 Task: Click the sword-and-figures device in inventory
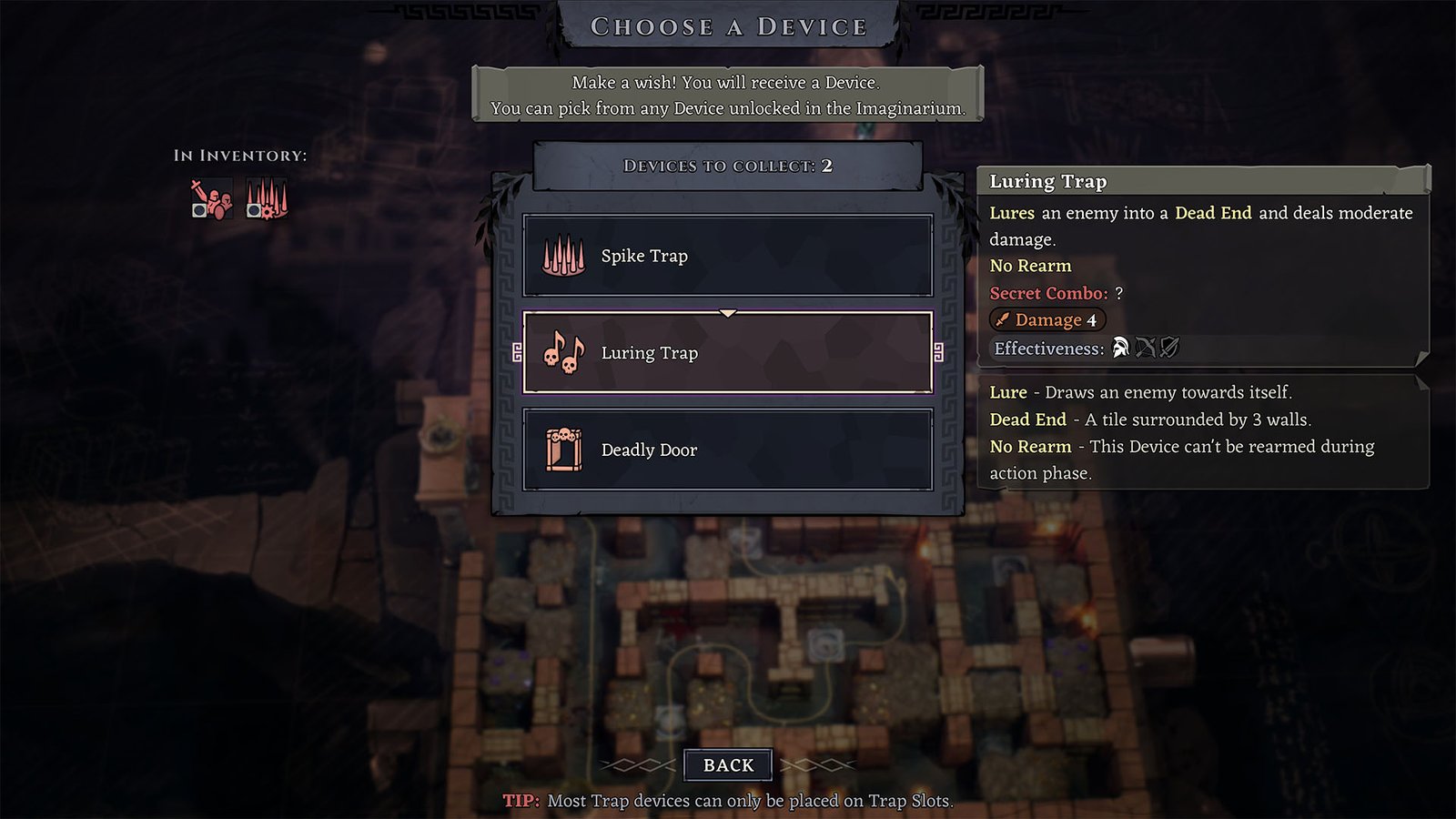point(211,199)
